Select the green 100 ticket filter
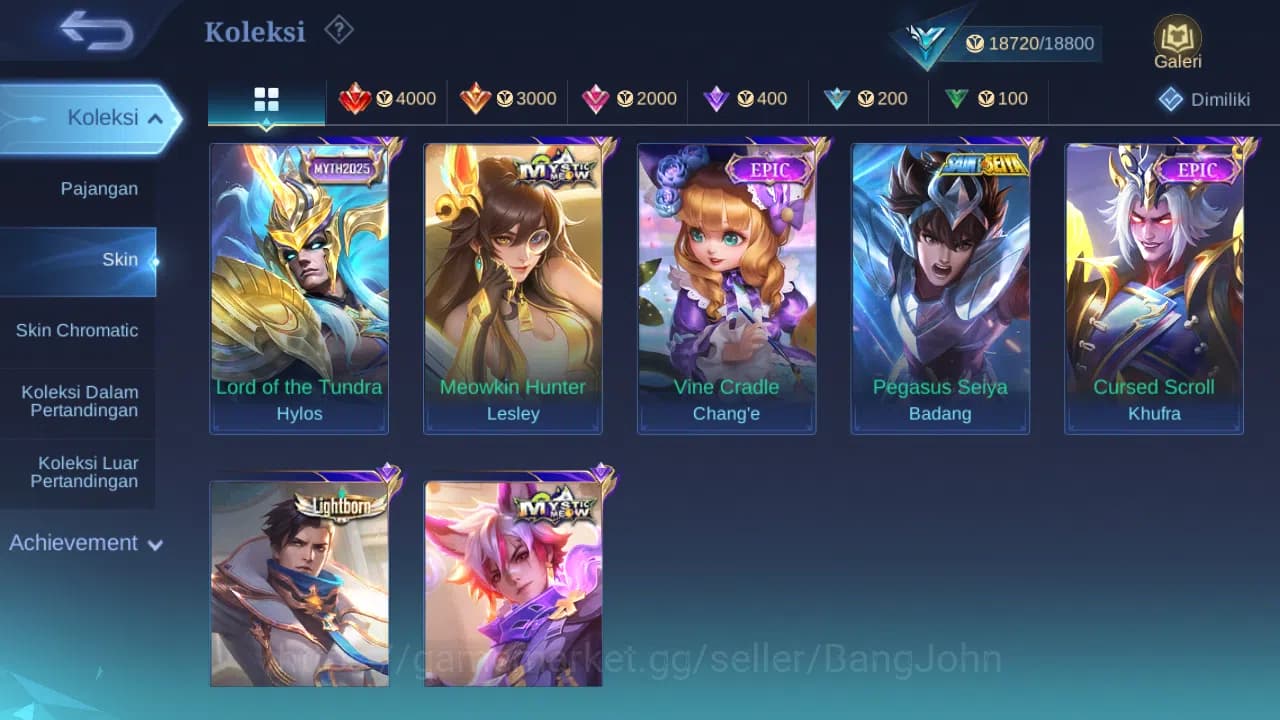 point(986,99)
